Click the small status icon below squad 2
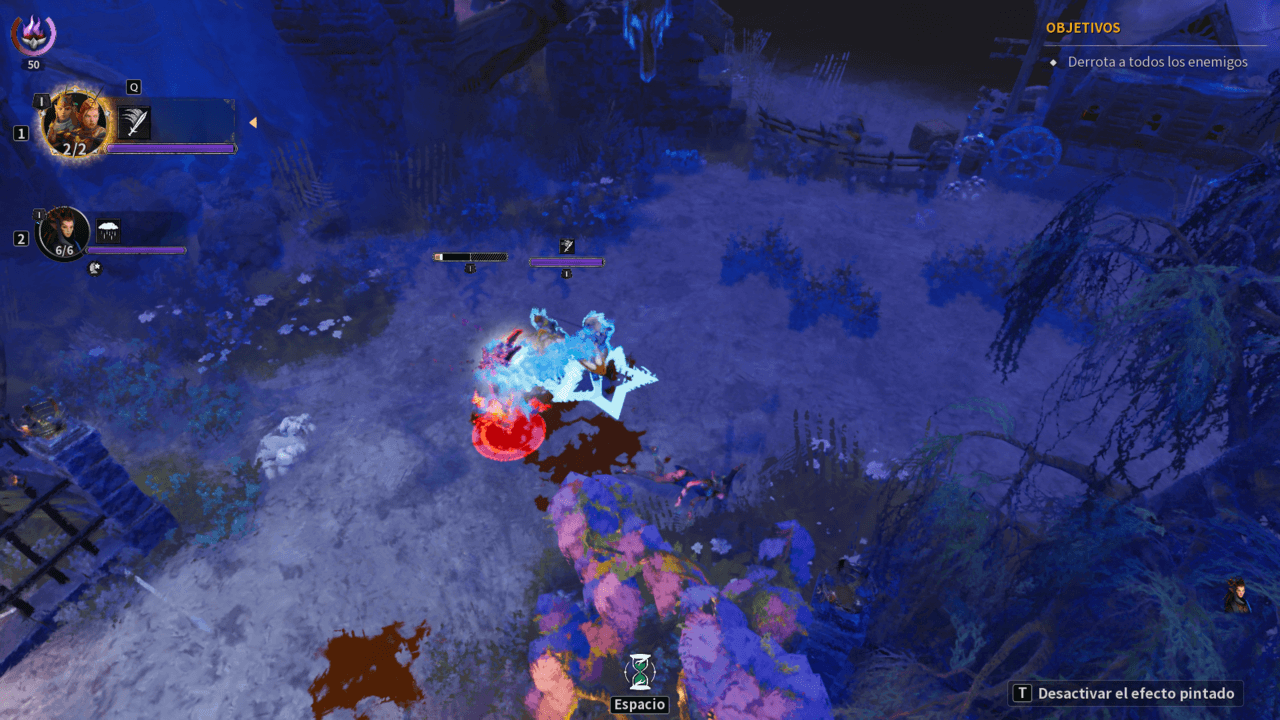Viewport: 1280px width, 720px height. (x=95, y=268)
